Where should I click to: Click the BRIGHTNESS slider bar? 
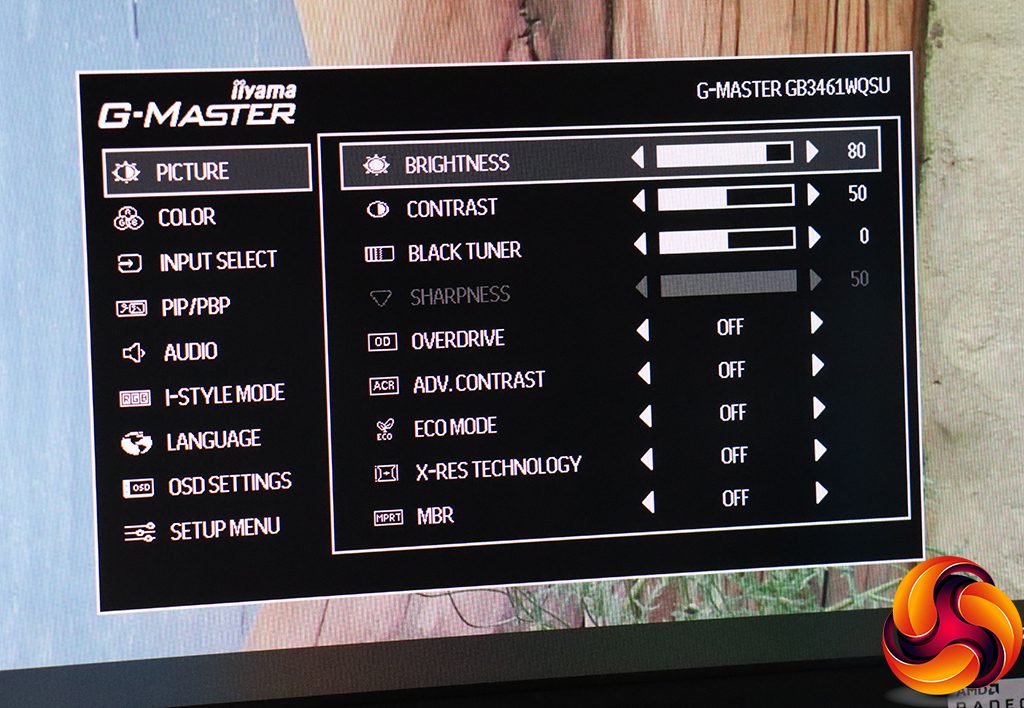pos(724,153)
